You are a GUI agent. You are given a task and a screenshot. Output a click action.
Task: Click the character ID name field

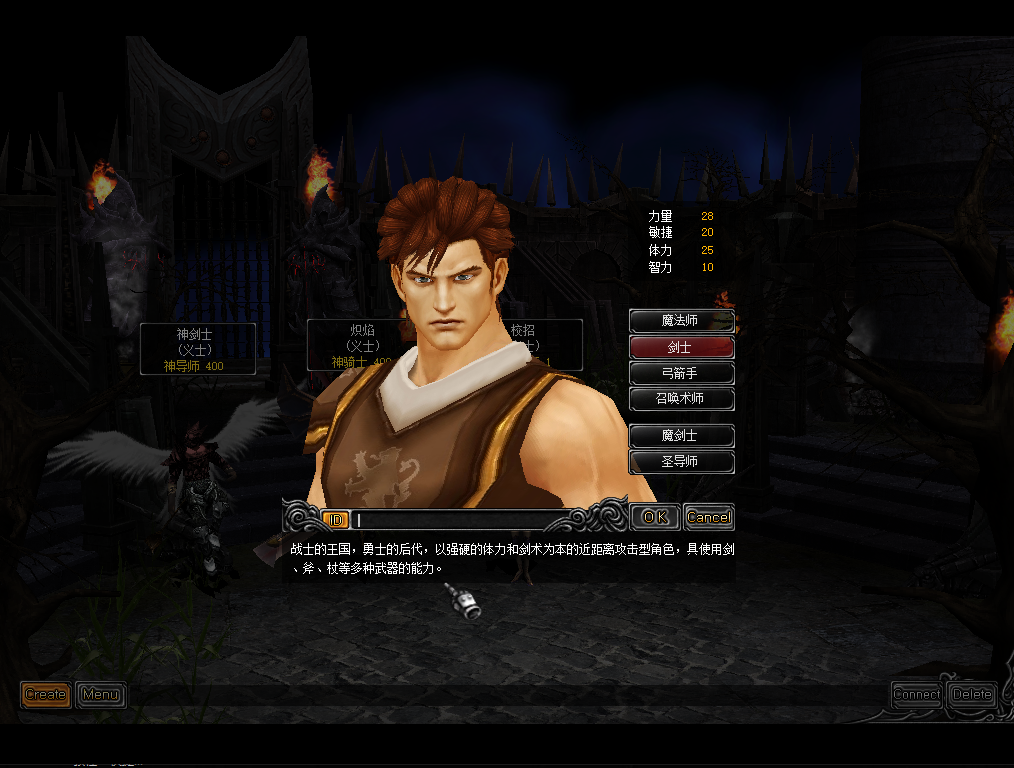460,520
